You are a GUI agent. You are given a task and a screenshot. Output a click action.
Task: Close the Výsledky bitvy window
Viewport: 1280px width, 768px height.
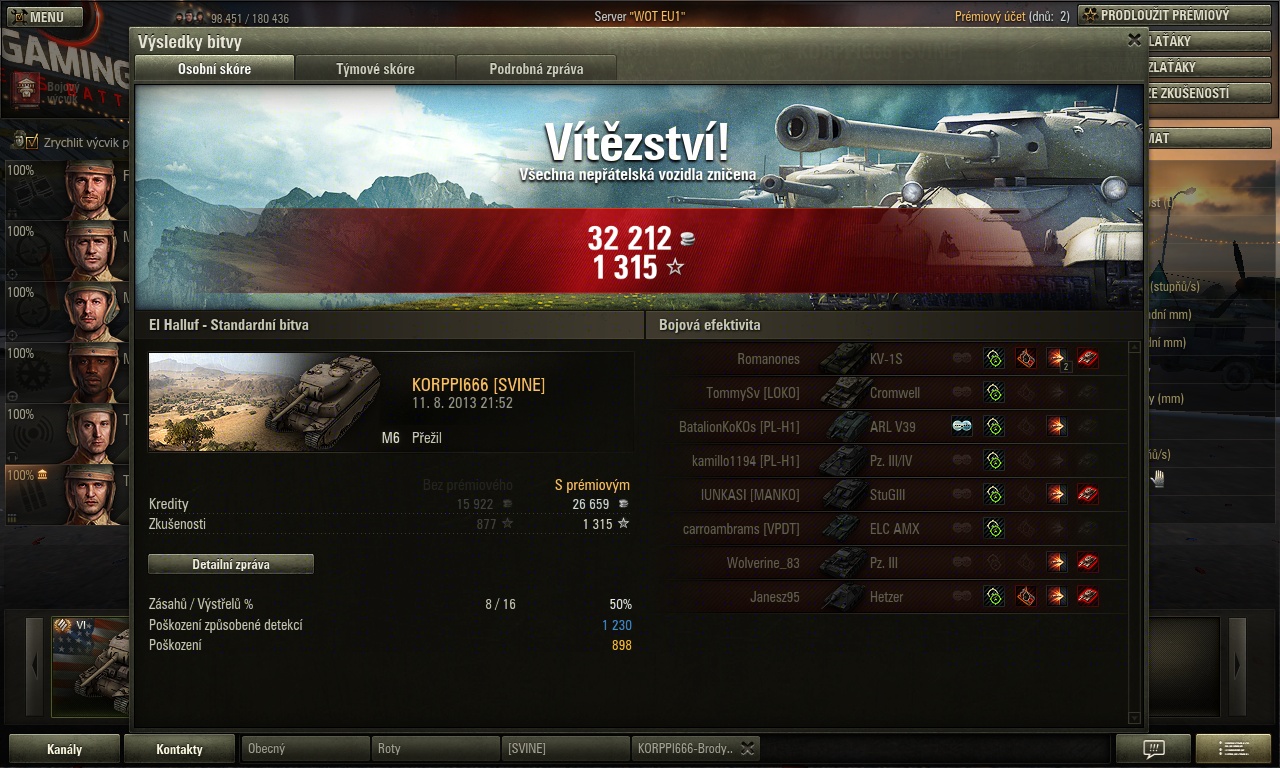tap(1134, 41)
